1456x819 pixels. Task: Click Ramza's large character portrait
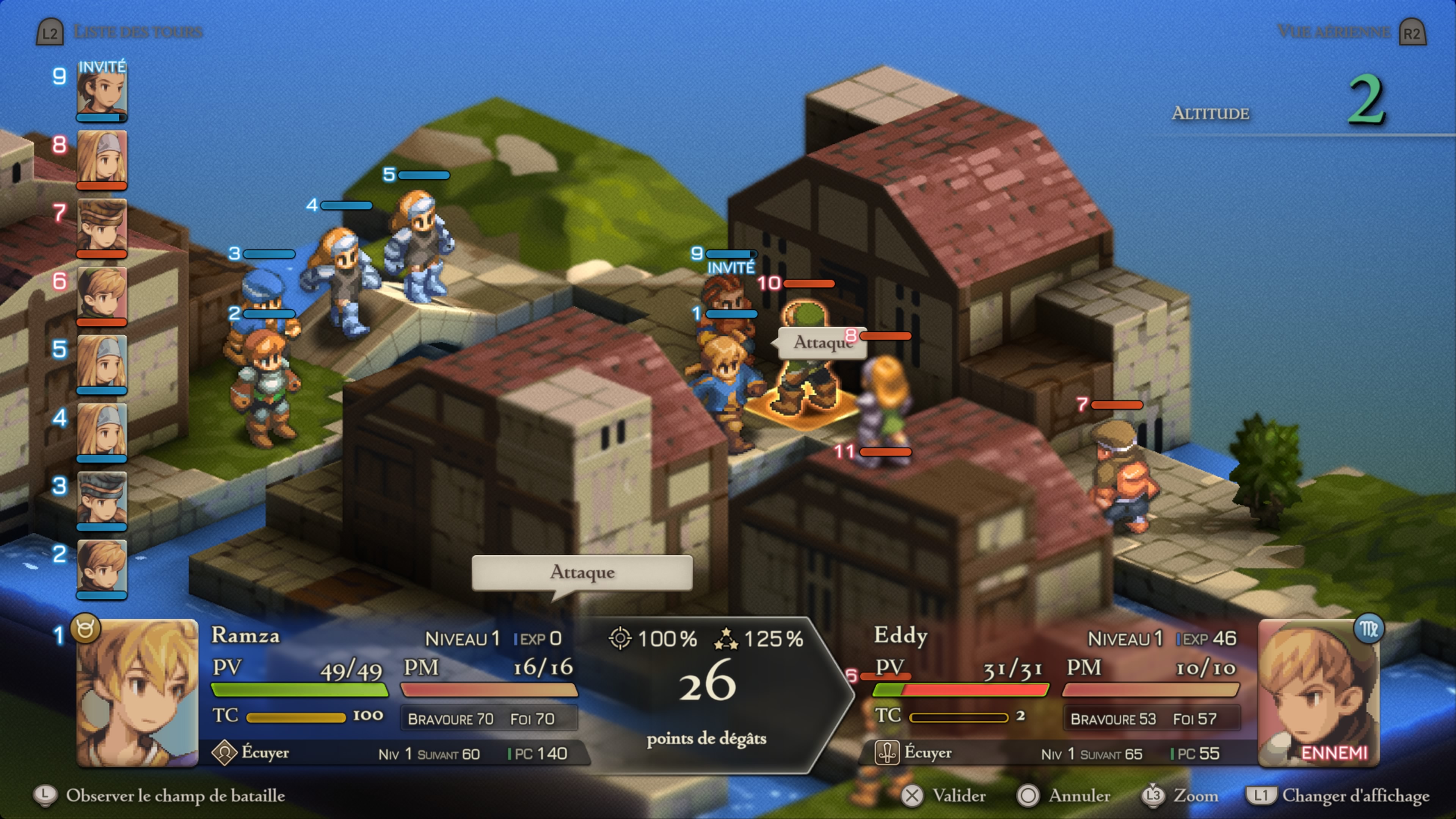[137, 692]
